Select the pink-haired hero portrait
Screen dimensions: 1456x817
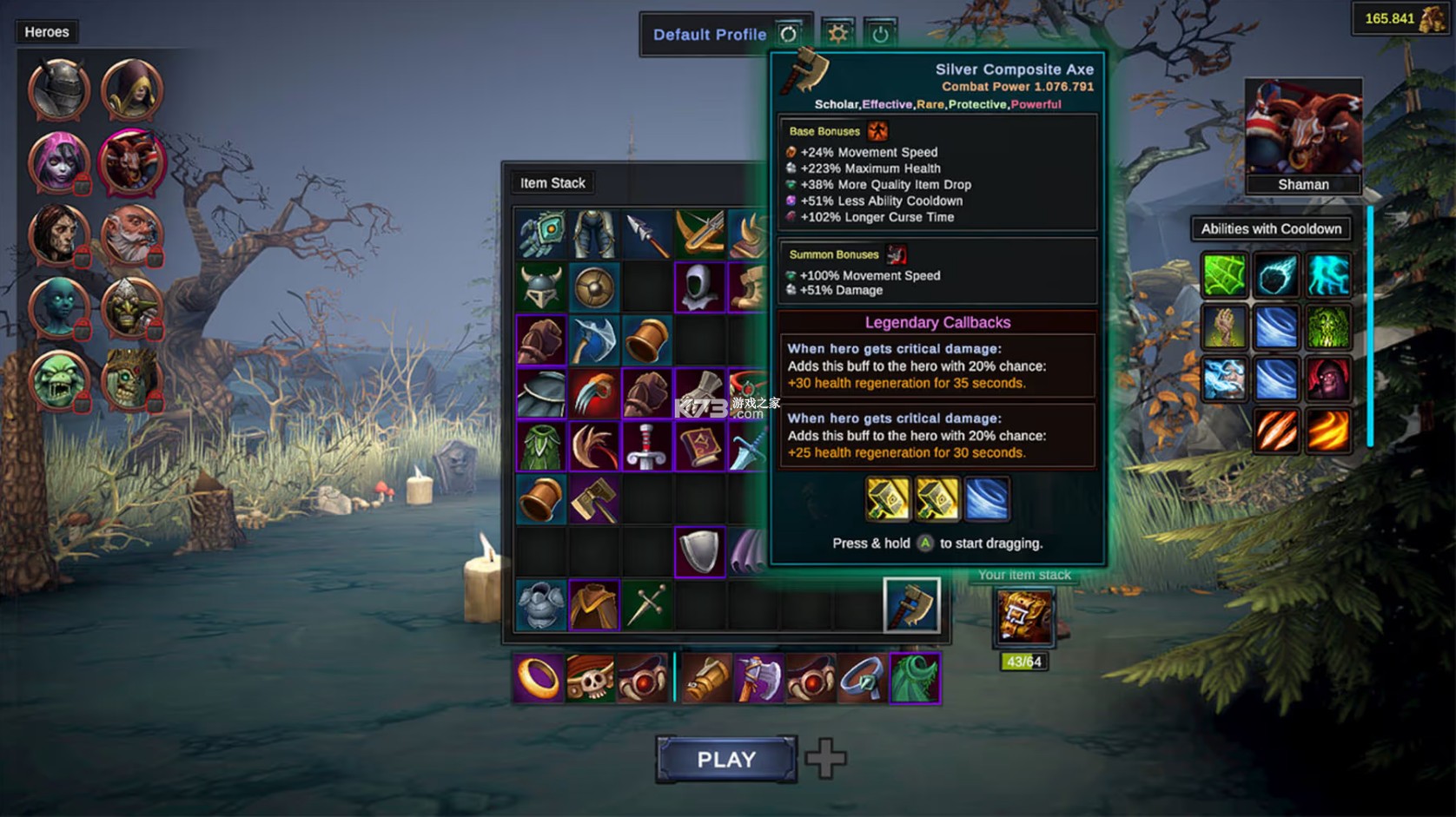[59, 162]
